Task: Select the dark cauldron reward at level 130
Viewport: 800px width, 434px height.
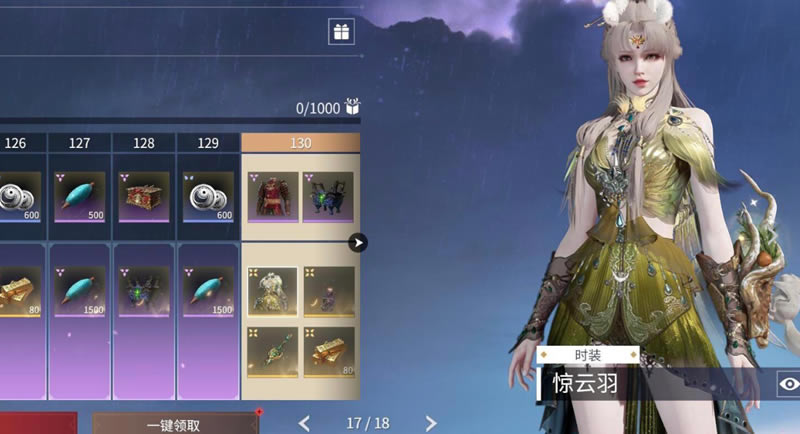Action: pyautogui.click(x=328, y=196)
